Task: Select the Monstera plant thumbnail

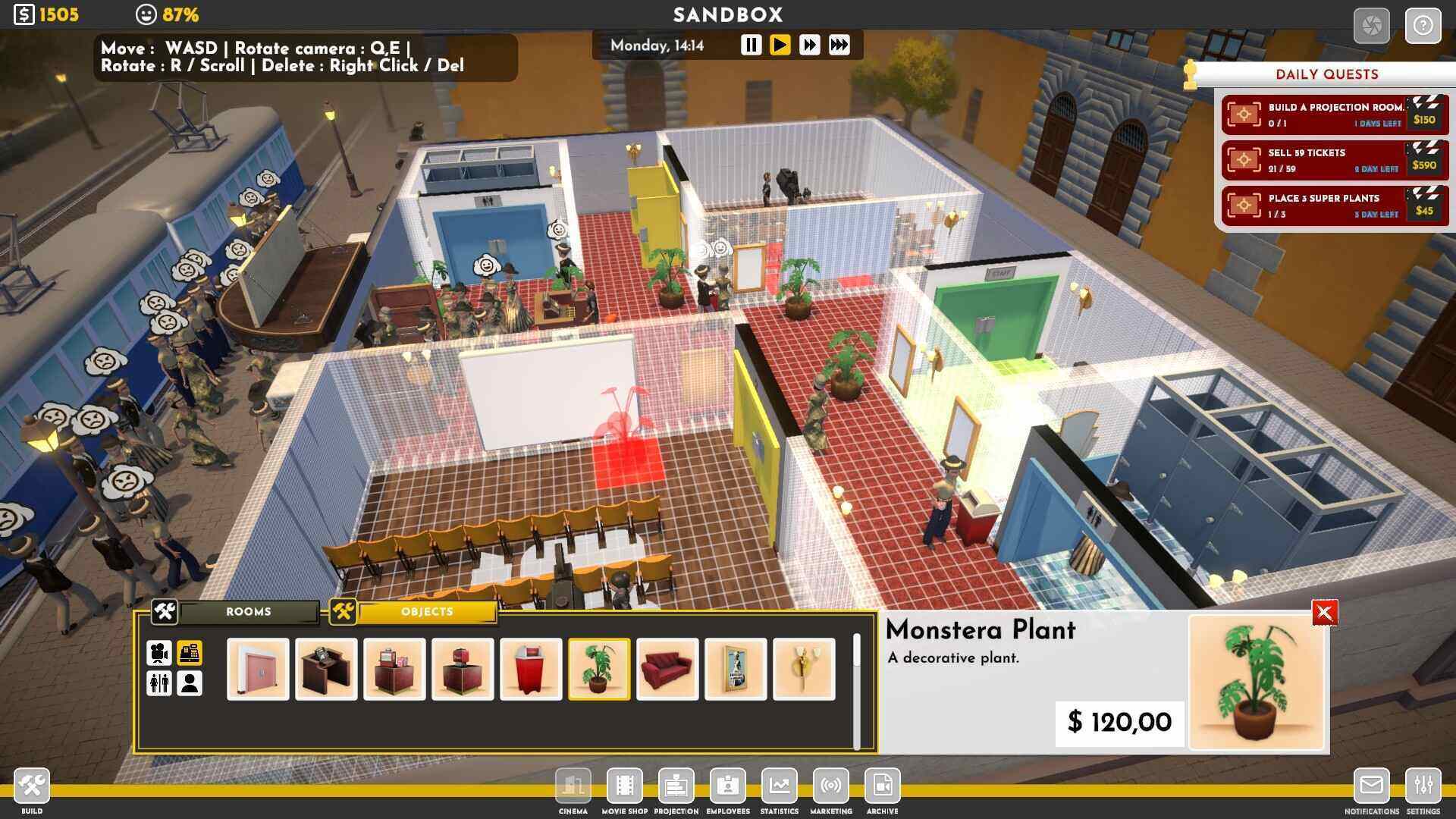Action: pos(599,669)
